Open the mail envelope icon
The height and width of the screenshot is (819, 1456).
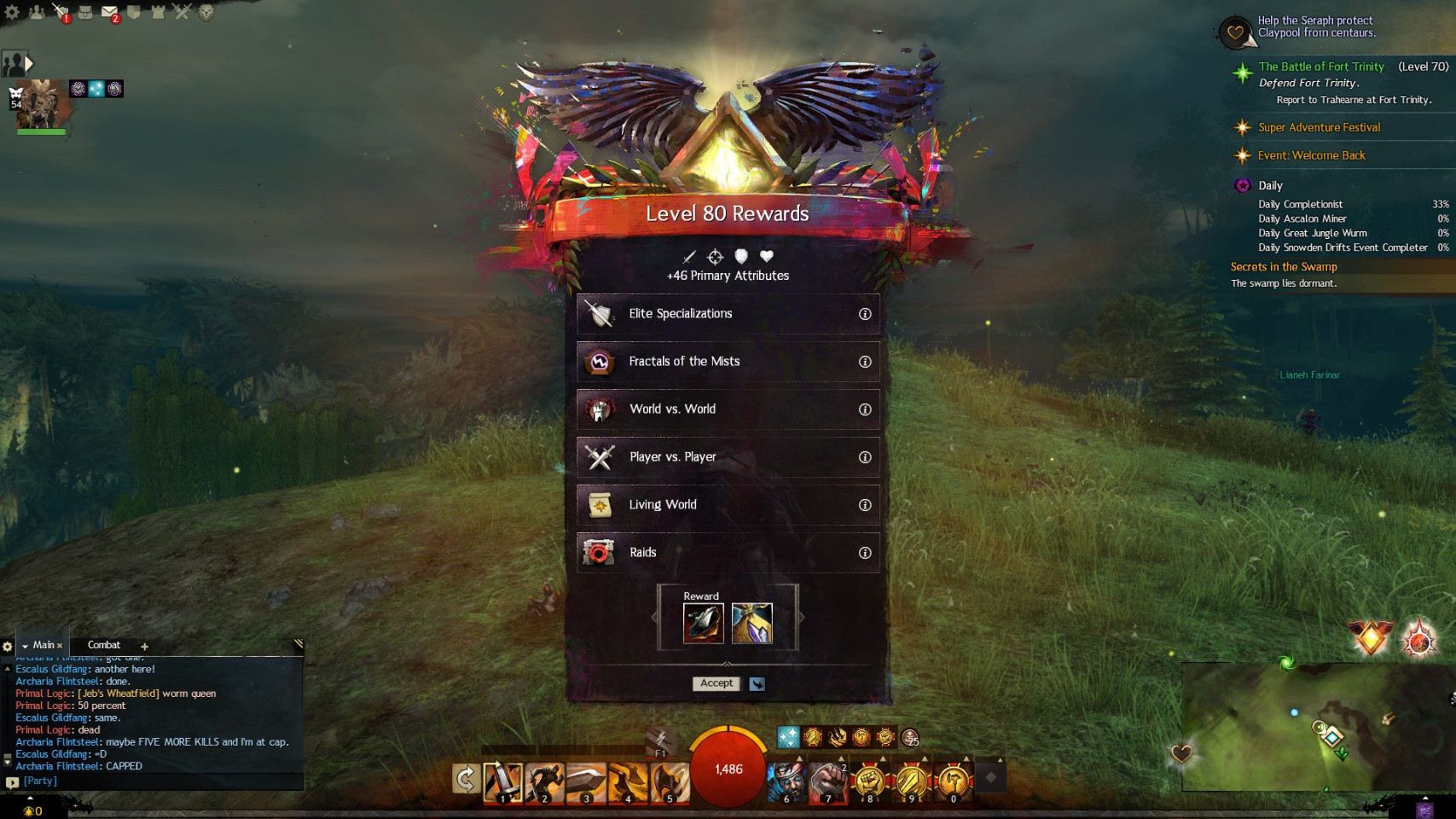[109, 12]
